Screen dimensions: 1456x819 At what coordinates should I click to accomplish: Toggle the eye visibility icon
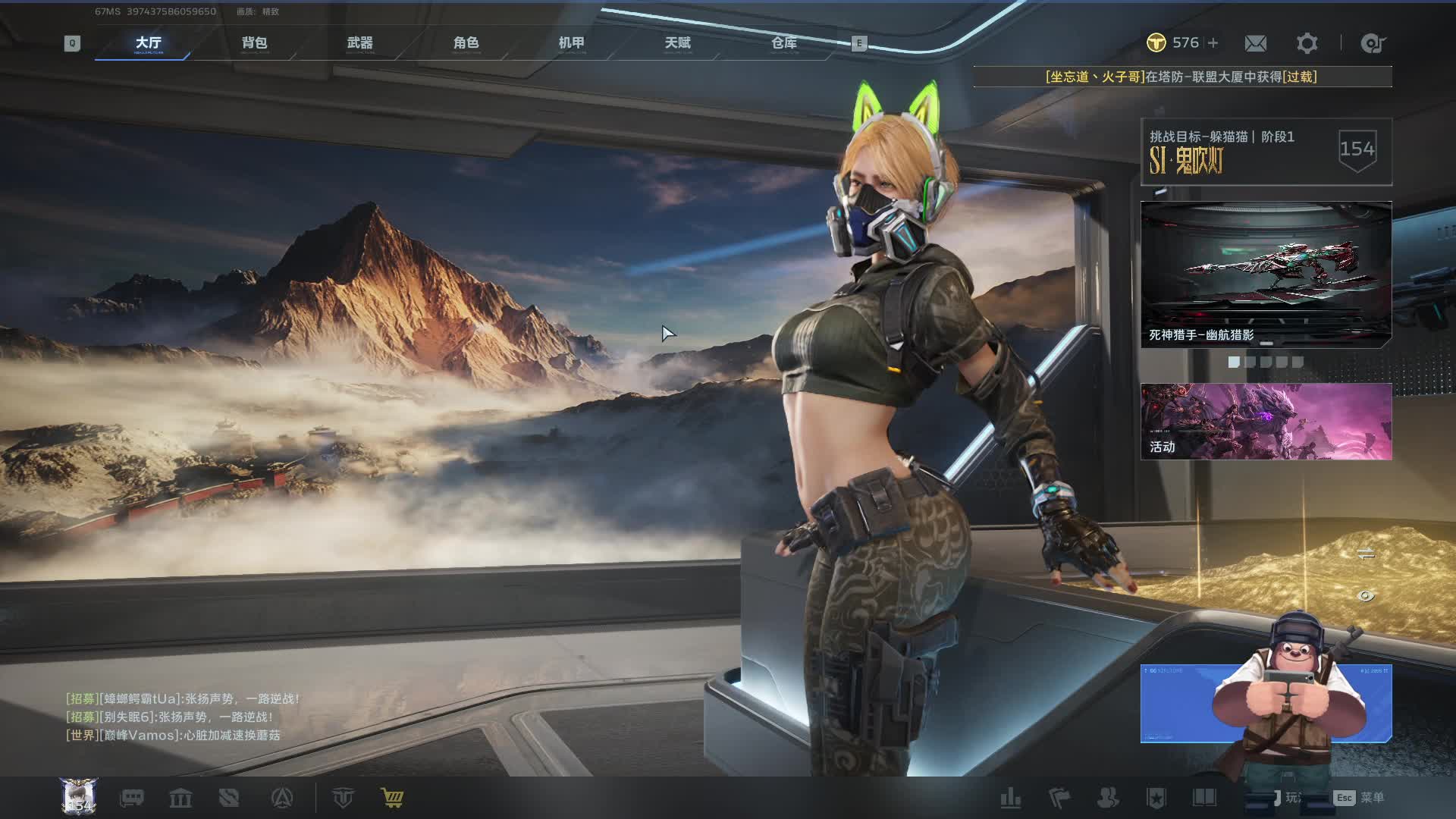pyautogui.click(x=1365, y=596)
